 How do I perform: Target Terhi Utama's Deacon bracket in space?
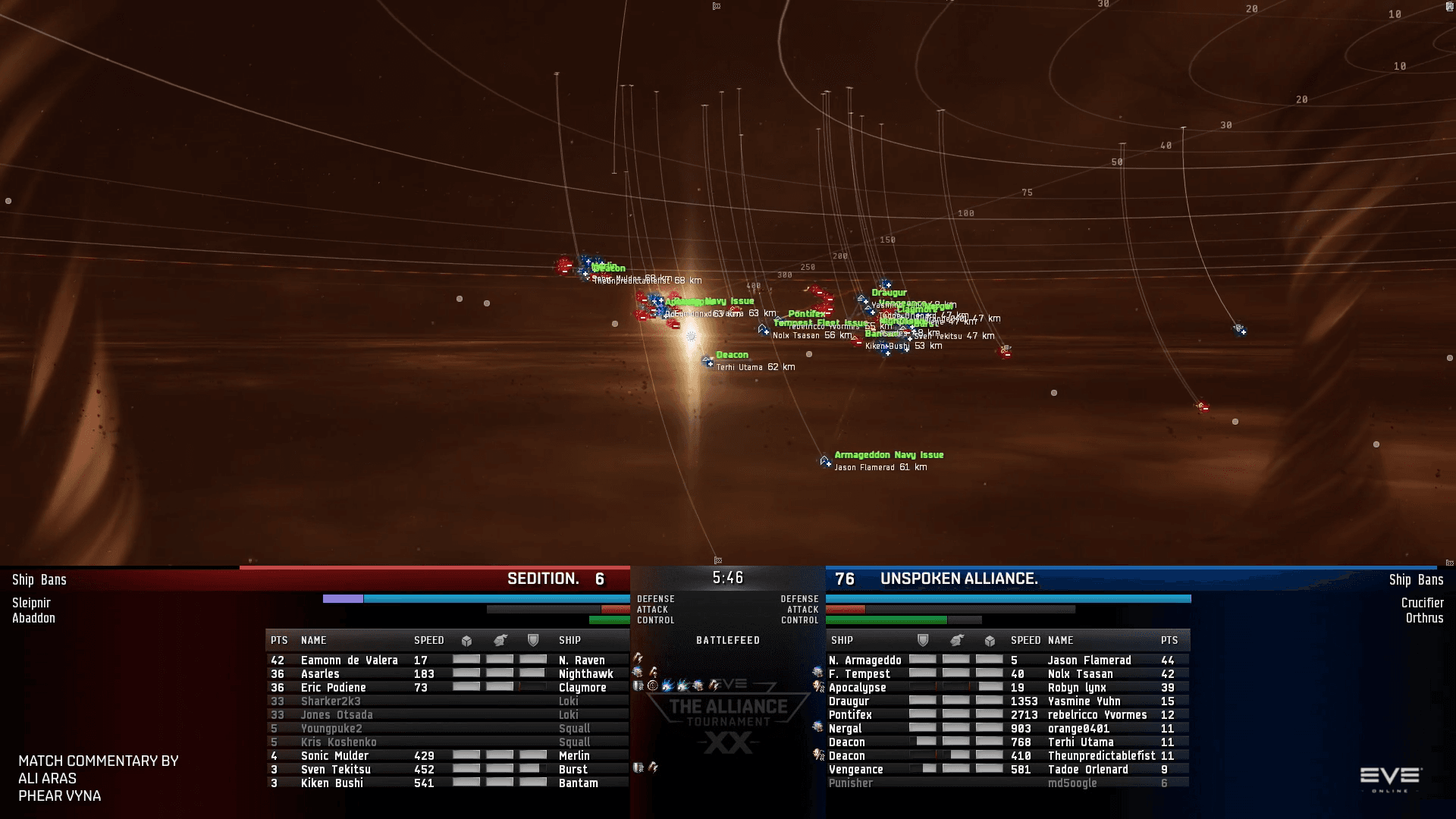[708, 361]
